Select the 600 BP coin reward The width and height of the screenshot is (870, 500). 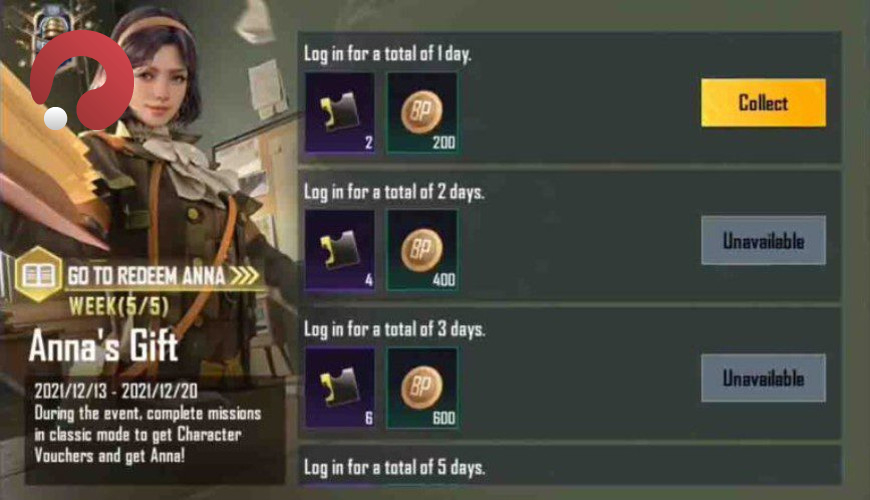click(422, 387)
